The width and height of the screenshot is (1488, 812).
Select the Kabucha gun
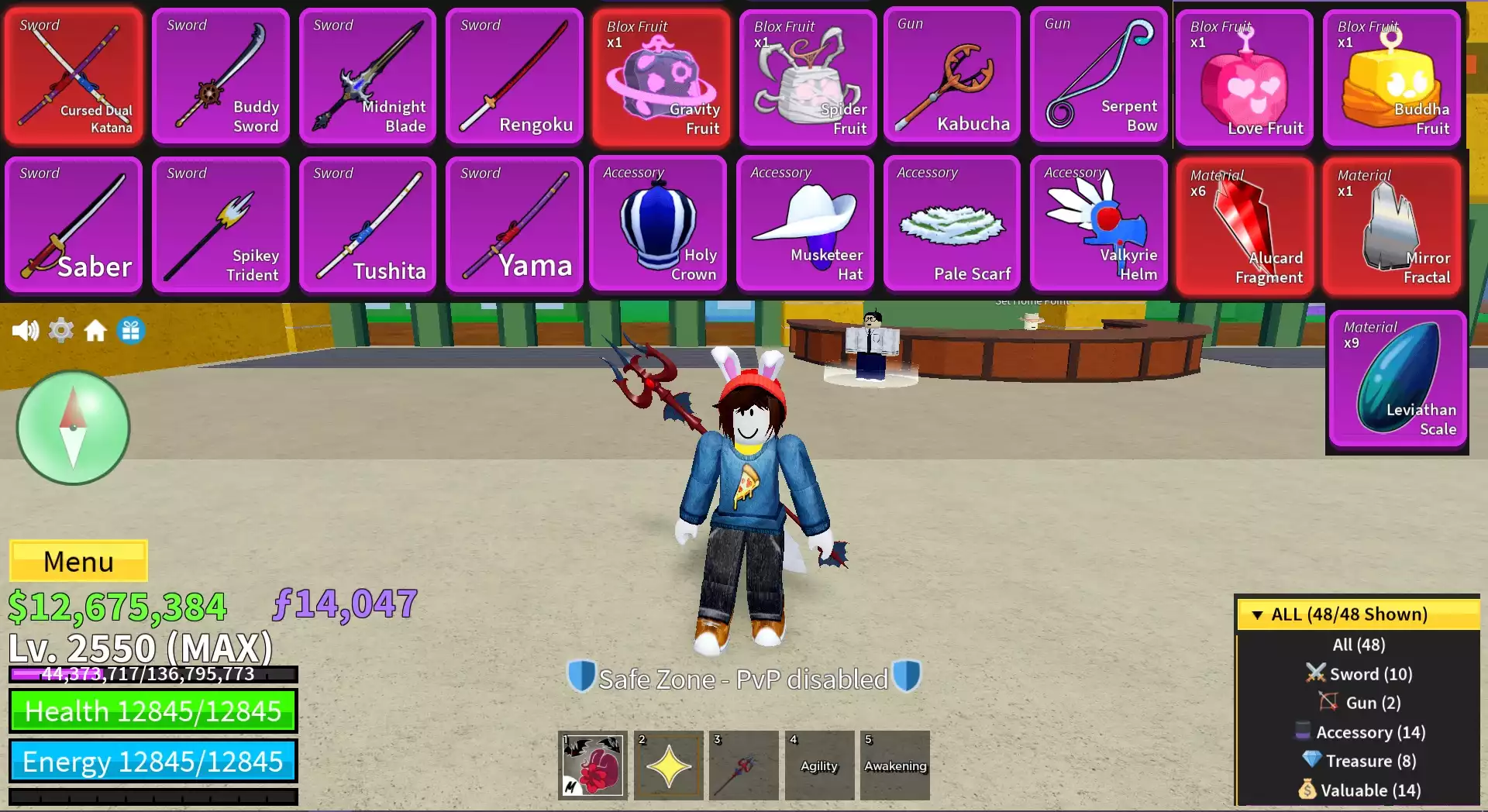tap(952, 74)
